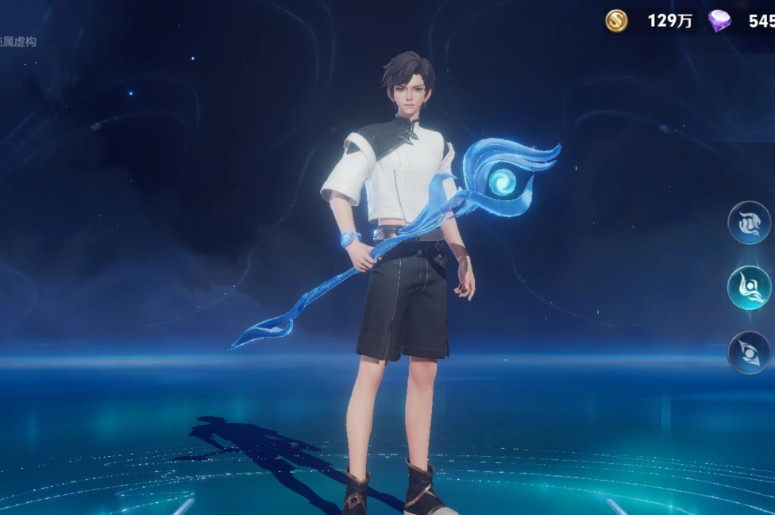Open the gold coin currency shop

tap(617, 20)
